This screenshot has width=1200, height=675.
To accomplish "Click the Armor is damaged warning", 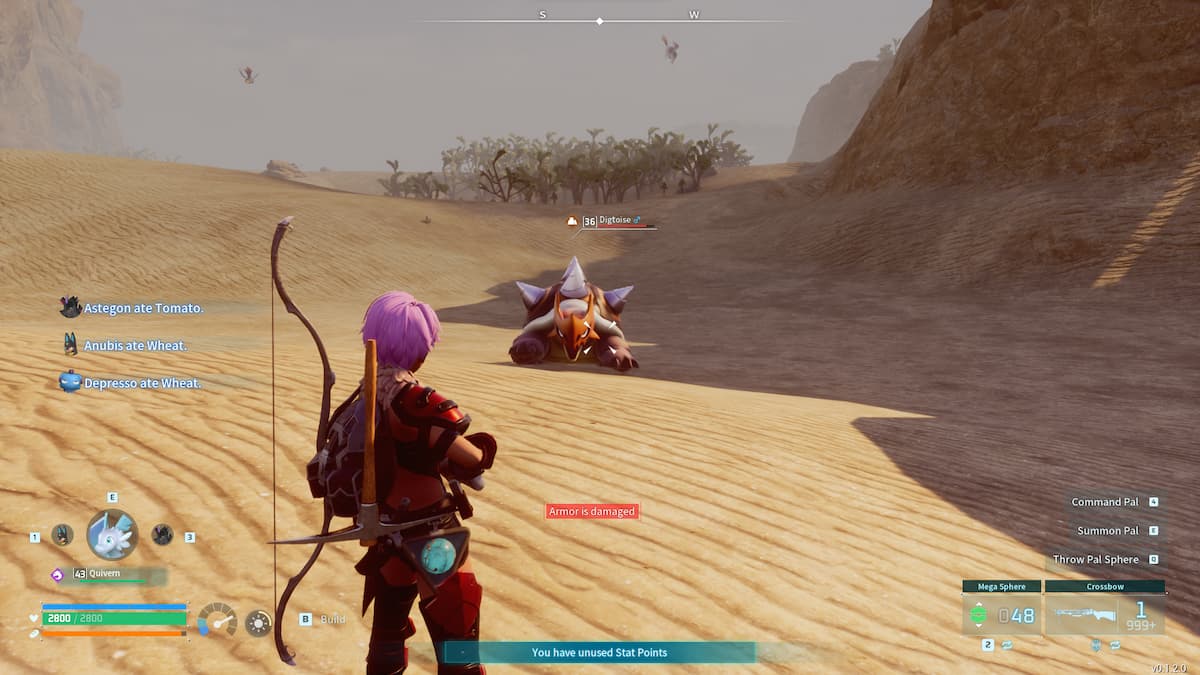I will click(592, 511).
